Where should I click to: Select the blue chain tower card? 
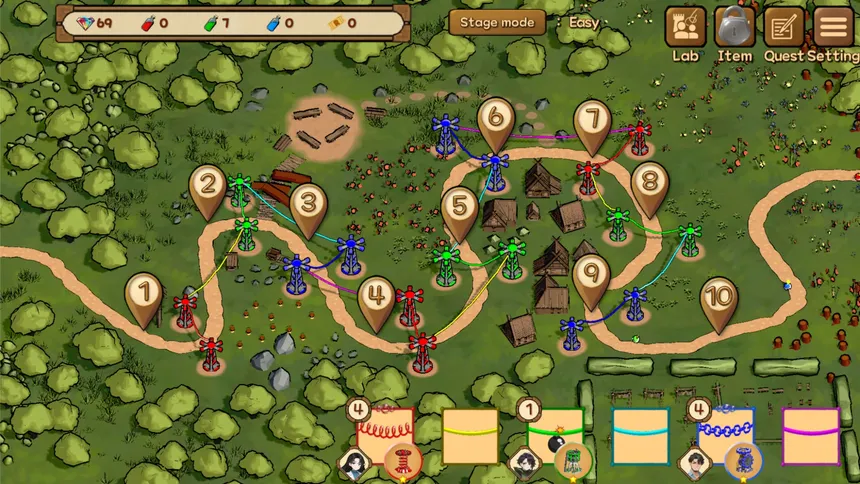click(x=725, y=435)
